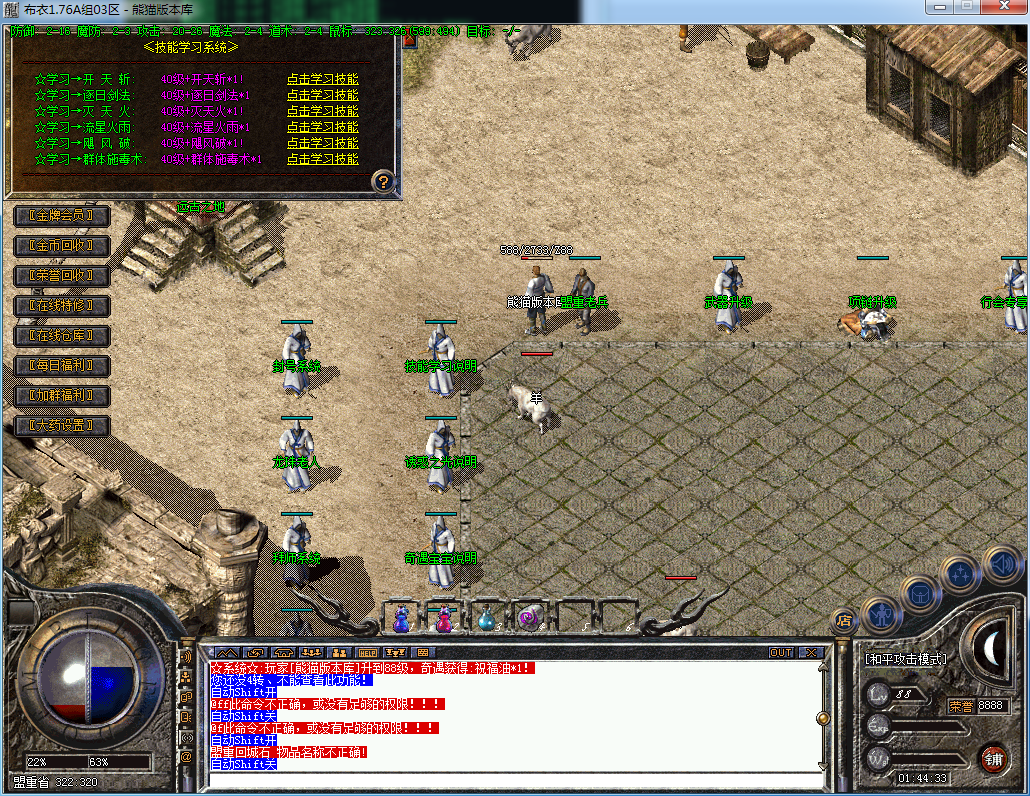Open the 金币回收 gold recycling button

pos(61,245)
